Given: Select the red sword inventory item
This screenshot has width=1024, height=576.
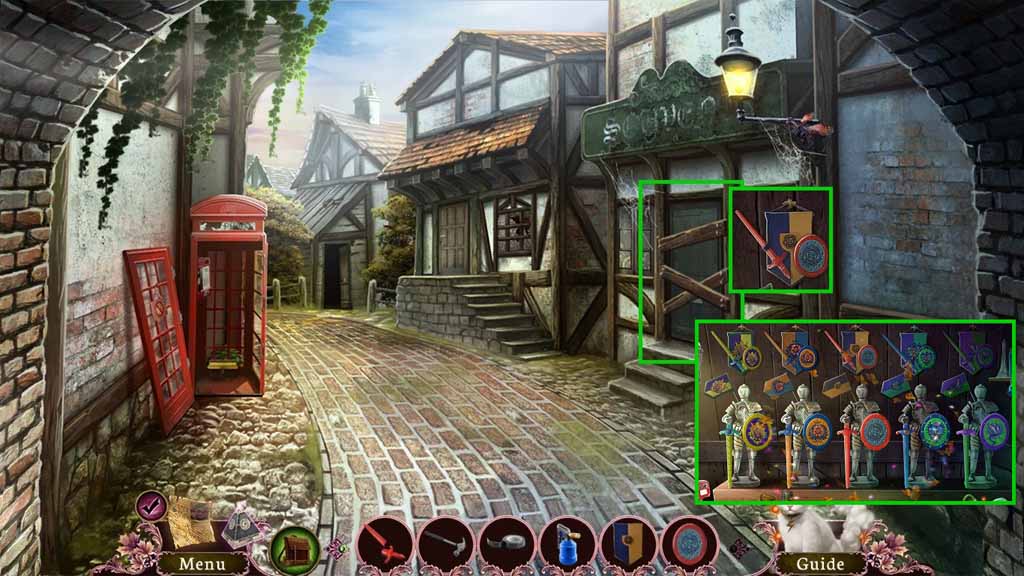Looking at the screenshot, I should (386, 543).
